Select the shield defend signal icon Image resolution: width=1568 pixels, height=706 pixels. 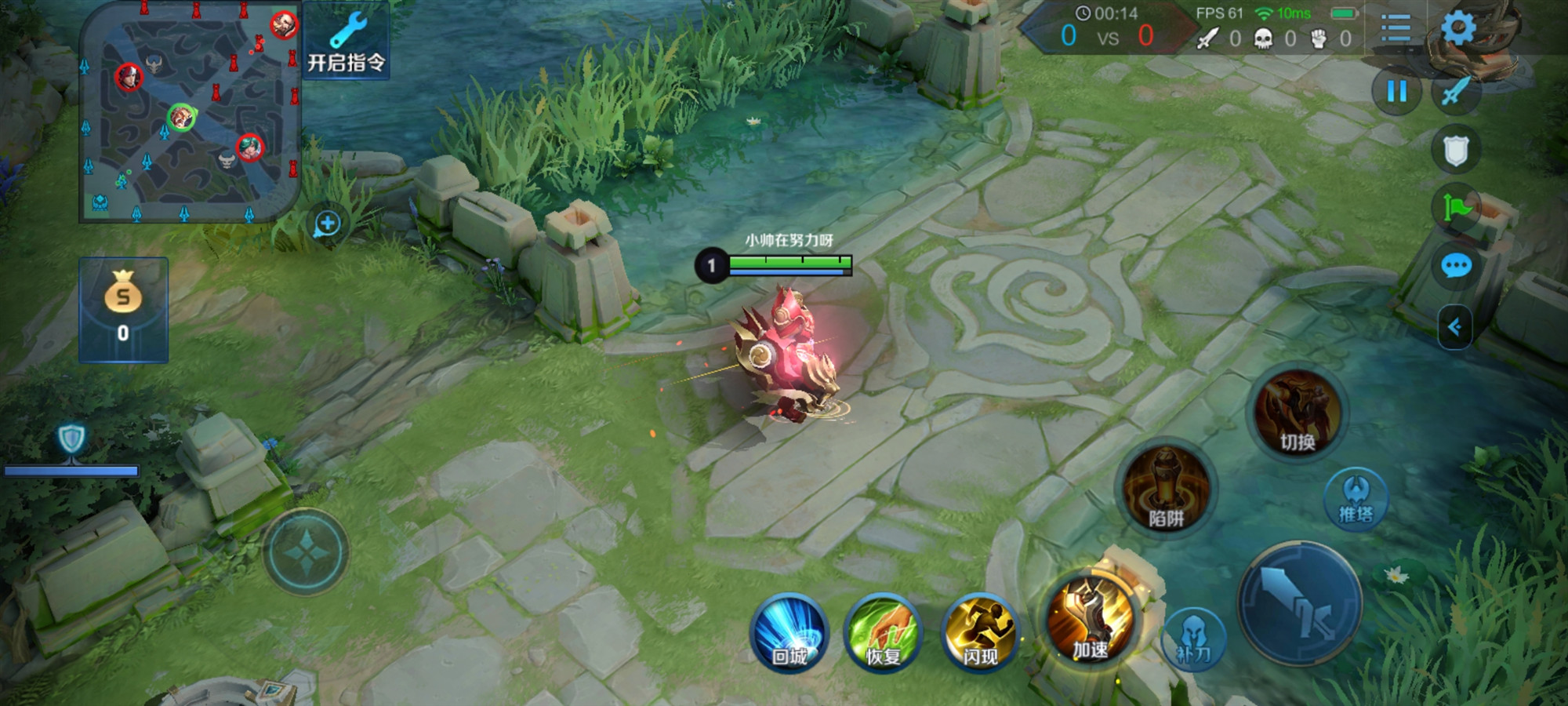pyautogui.click(x=1456, y=150)
